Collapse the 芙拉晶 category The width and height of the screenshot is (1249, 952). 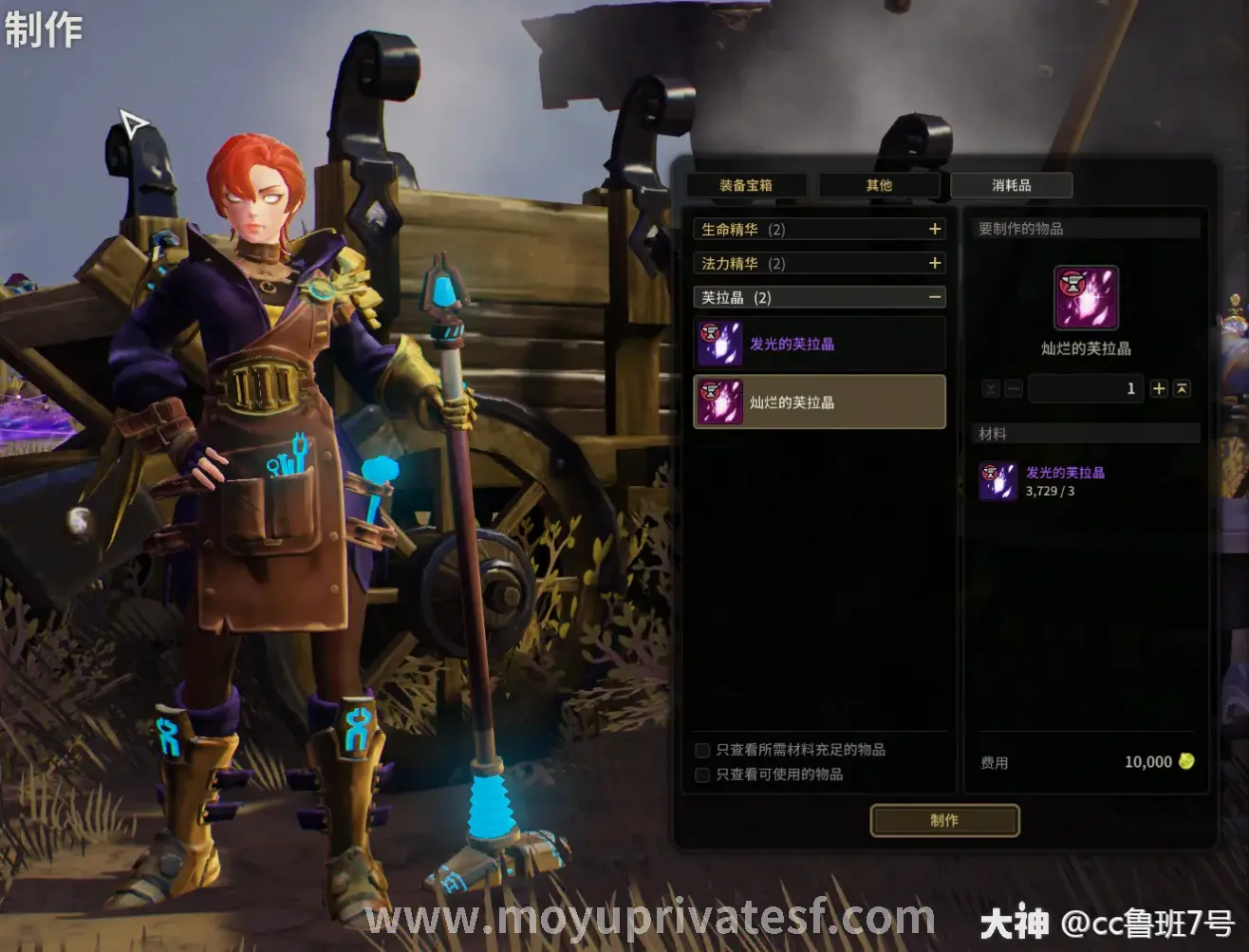tap(935, 298)
